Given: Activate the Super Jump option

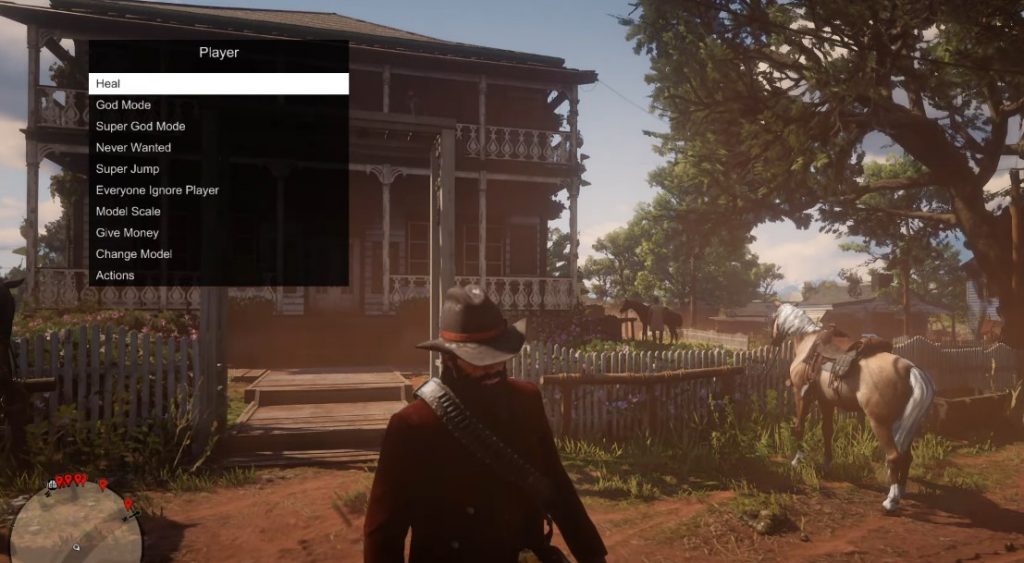Looking at the screenshot, I should tap(218, 169).
